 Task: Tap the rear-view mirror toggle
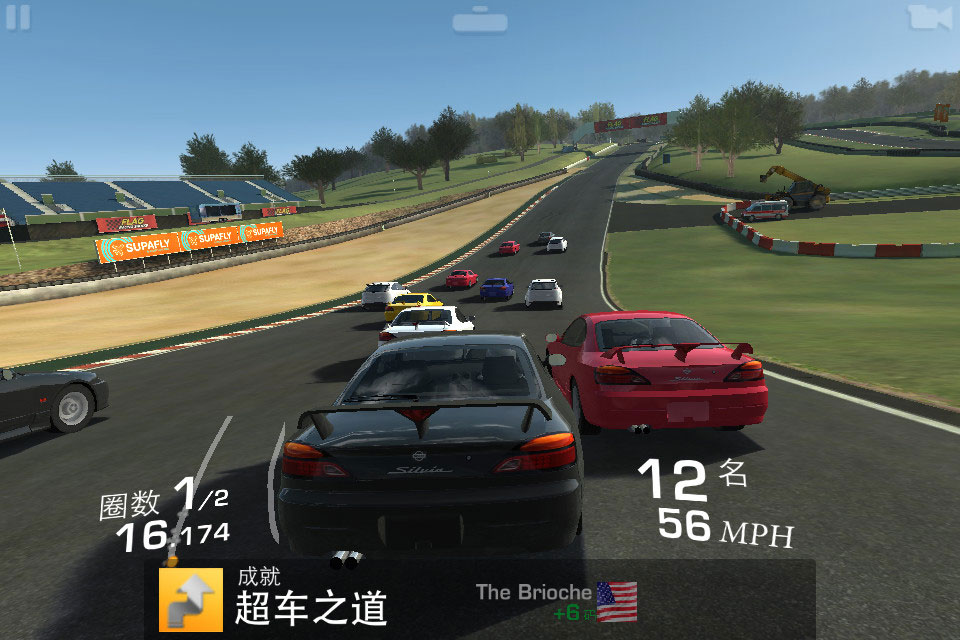480,20
